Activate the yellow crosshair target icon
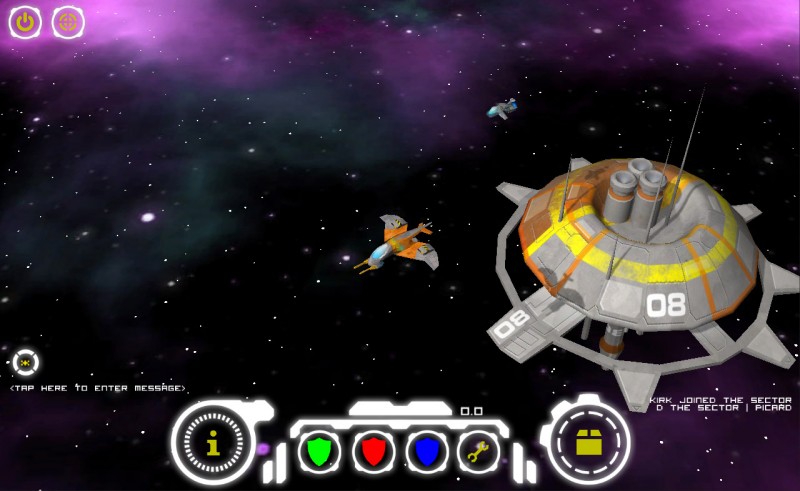The image size is (800, 491). pos(68,22)
